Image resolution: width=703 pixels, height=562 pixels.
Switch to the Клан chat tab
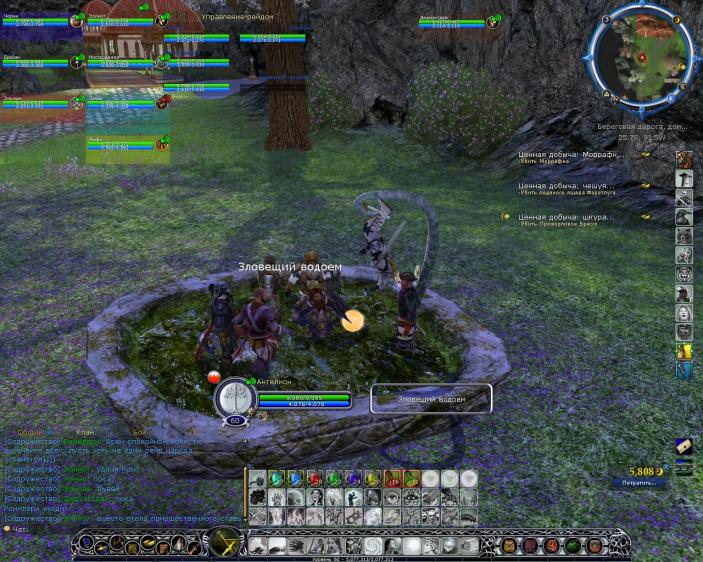pos(83,431)
